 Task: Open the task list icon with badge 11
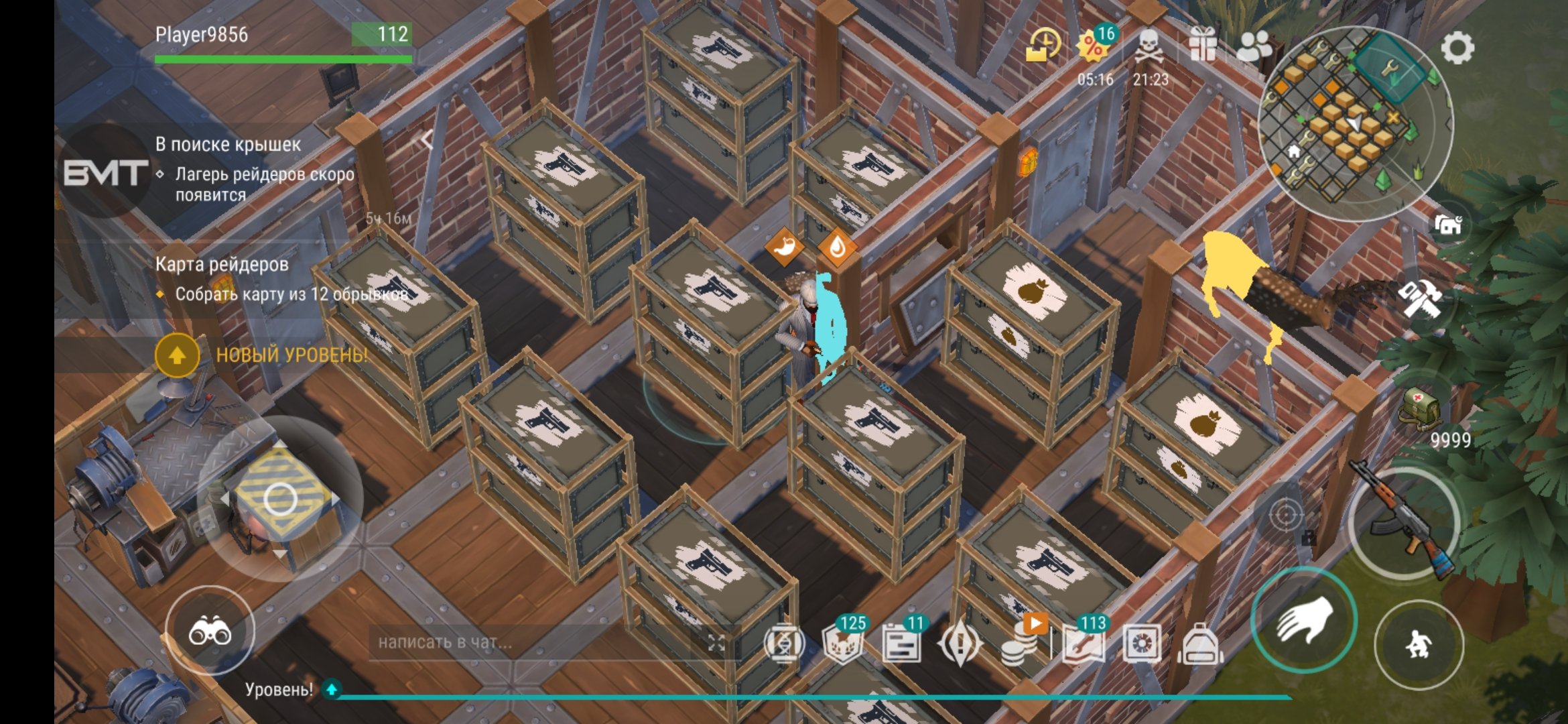[x=901, y=645]
